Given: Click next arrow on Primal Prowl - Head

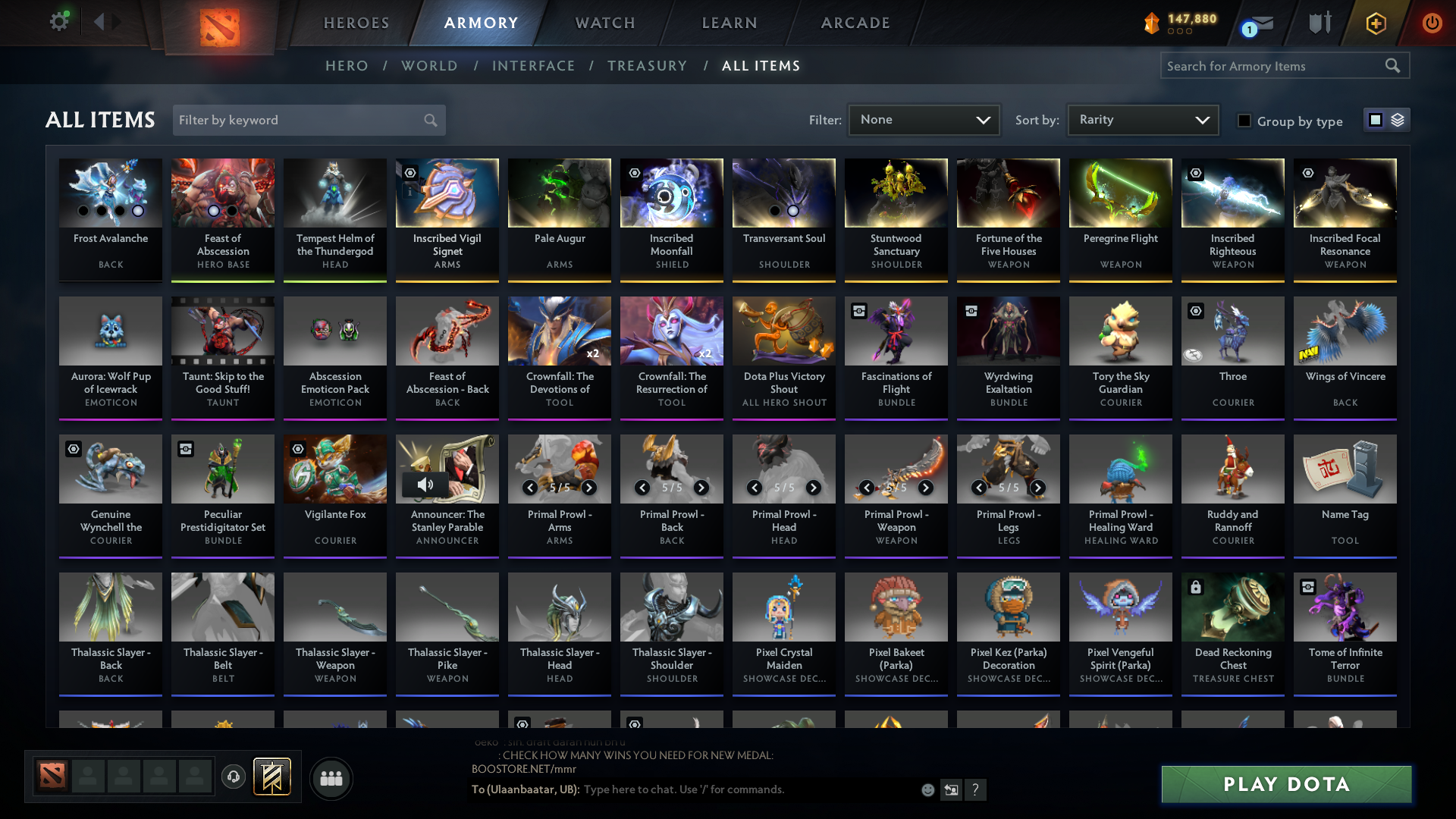Looking at the screenshot, I should point(814,488).
